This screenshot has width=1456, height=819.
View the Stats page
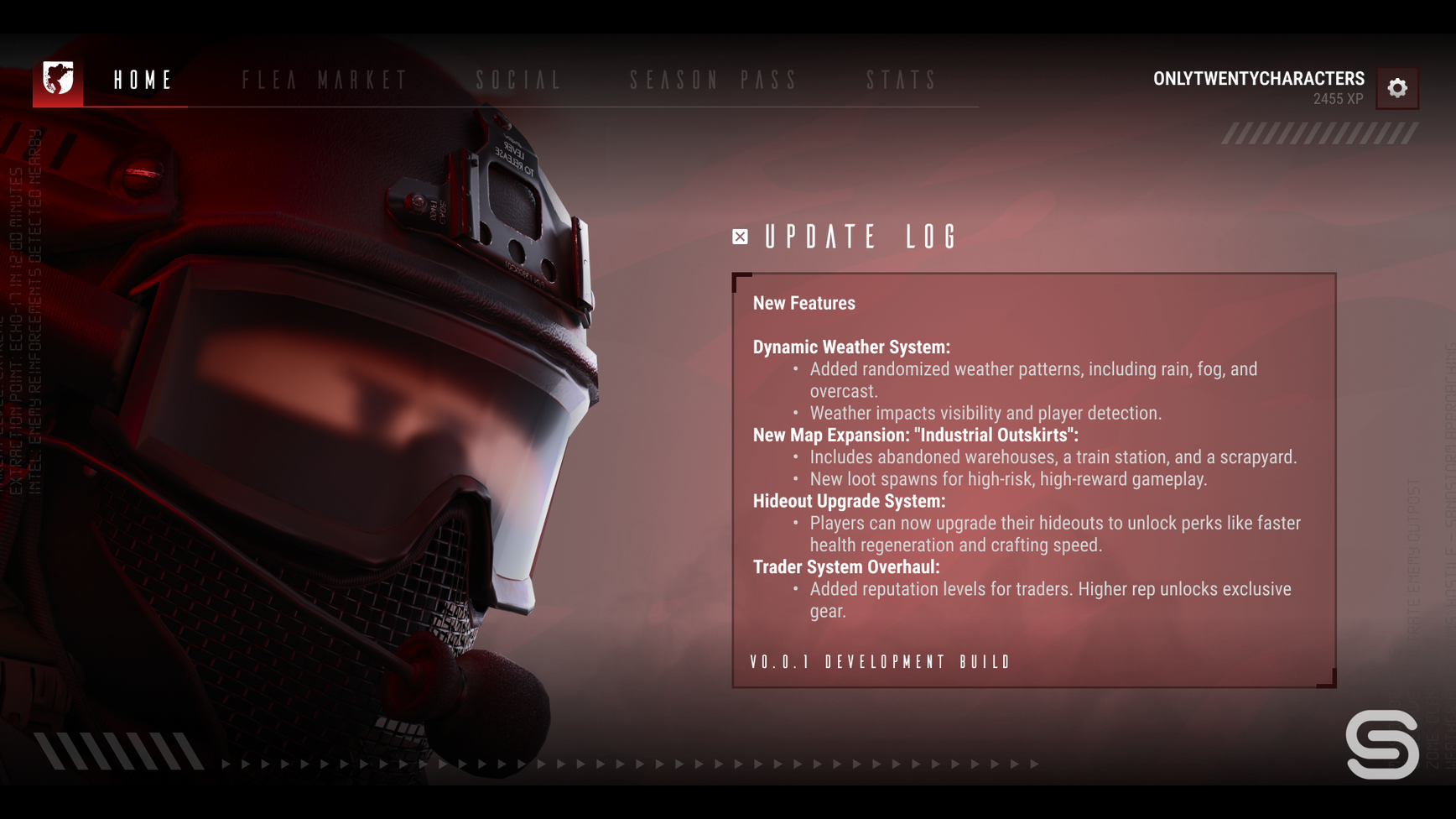pos(902,81)
